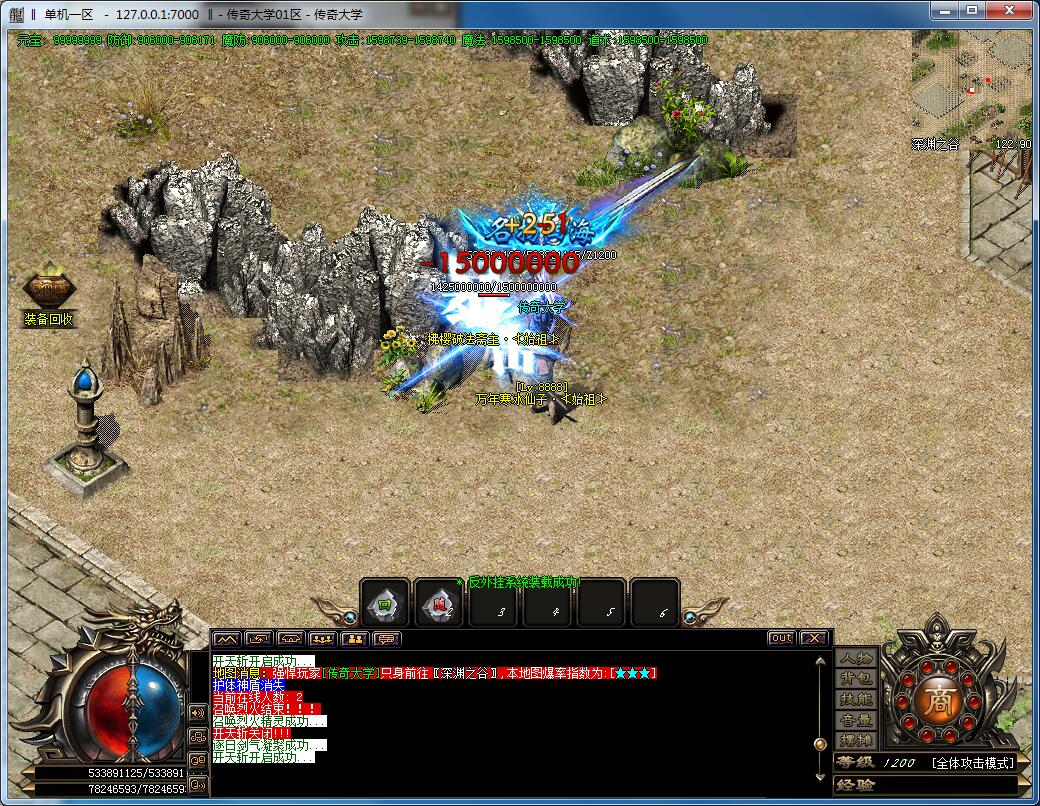The width and height of the screenshot is (1040, 806).
Task: Open the 音量 volume settings
Action: (856, 720)
